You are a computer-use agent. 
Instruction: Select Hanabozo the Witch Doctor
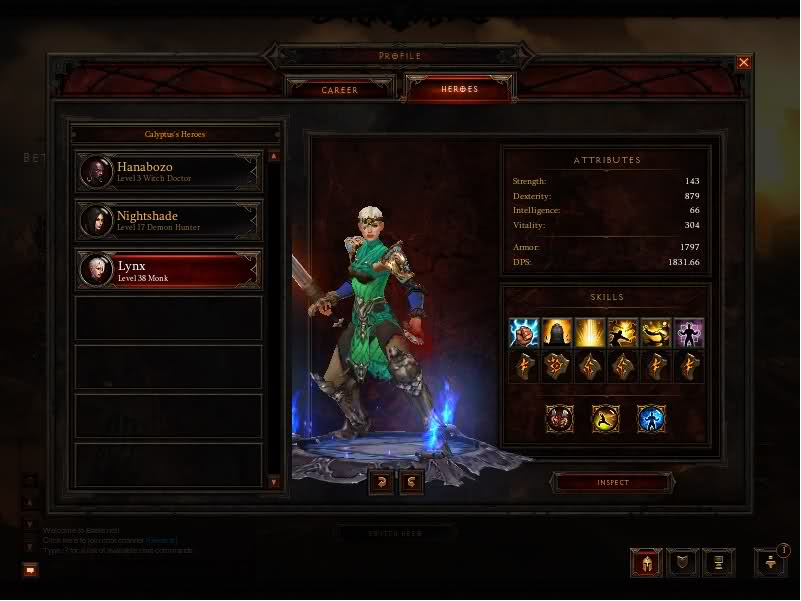tap(168, 171)
